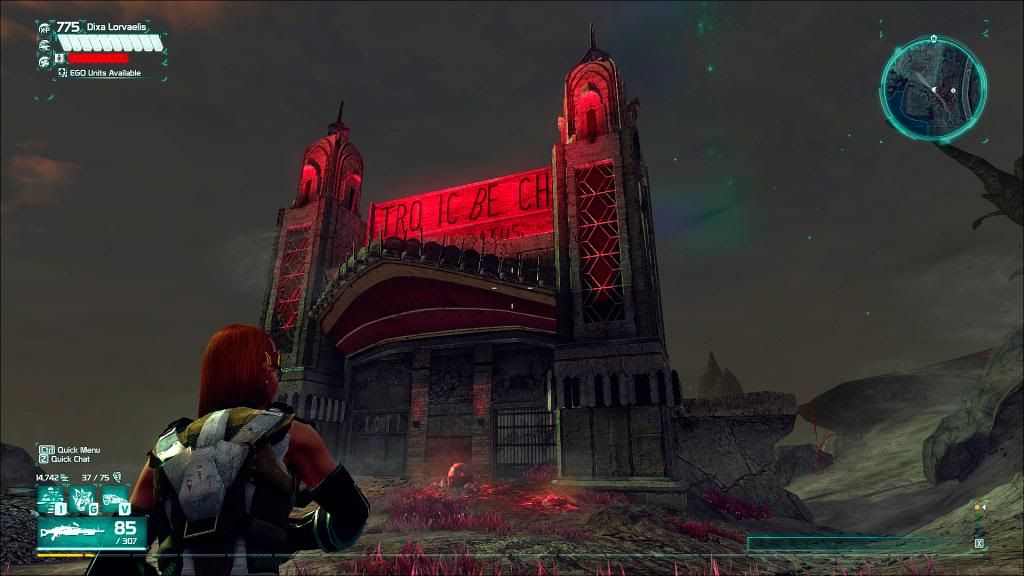Click the XP icon by the player name
The height and width of the screenshot is (576, 1024).
(x=44, y=28)
